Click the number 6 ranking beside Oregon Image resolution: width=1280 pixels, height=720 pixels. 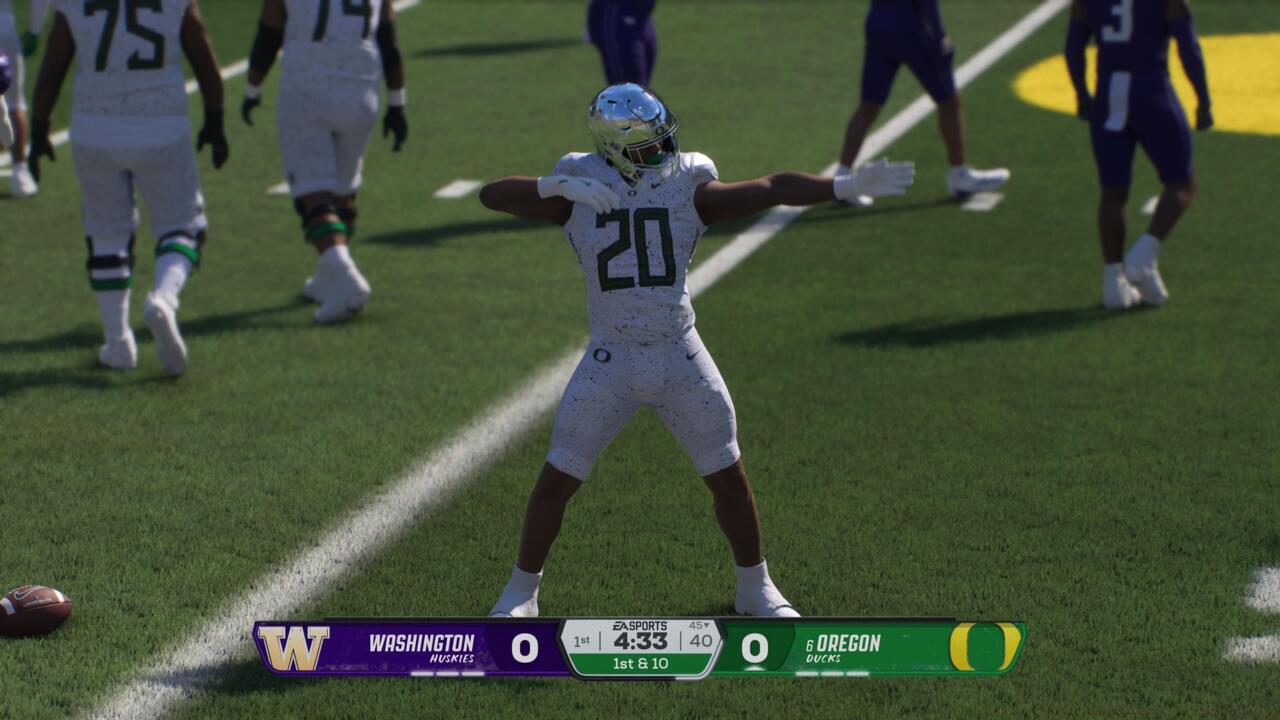click(809, 646)
